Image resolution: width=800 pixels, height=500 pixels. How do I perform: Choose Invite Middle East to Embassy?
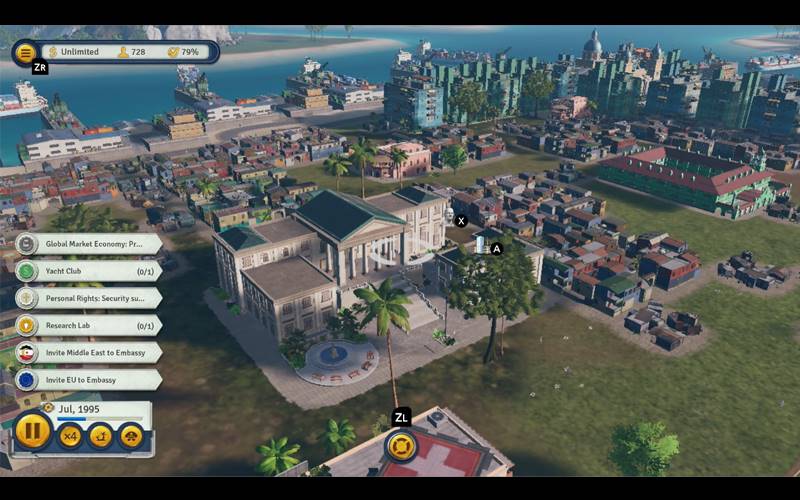[90, 352]
